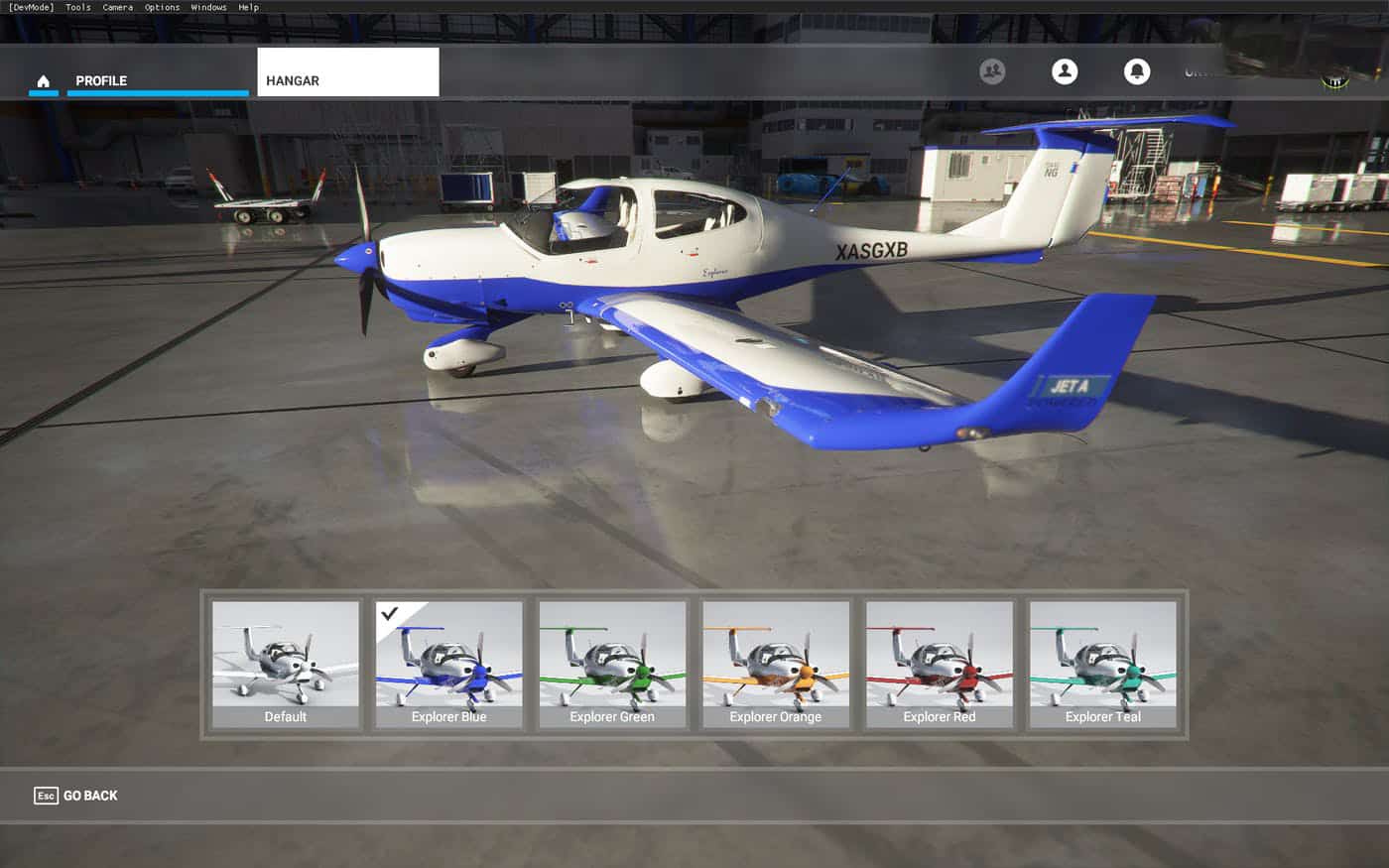
Task: Apply the Explorer Green livery
Action: (x=612, y=664)
